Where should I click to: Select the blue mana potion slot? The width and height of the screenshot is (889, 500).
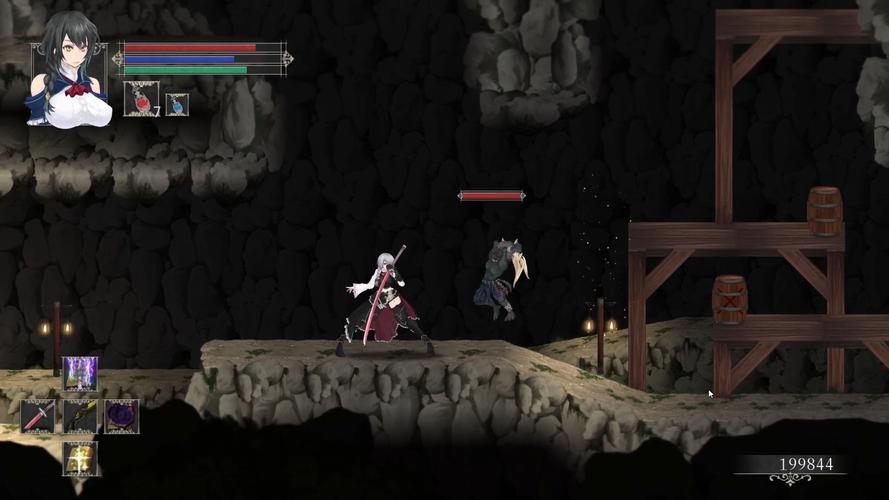point(177,104)
